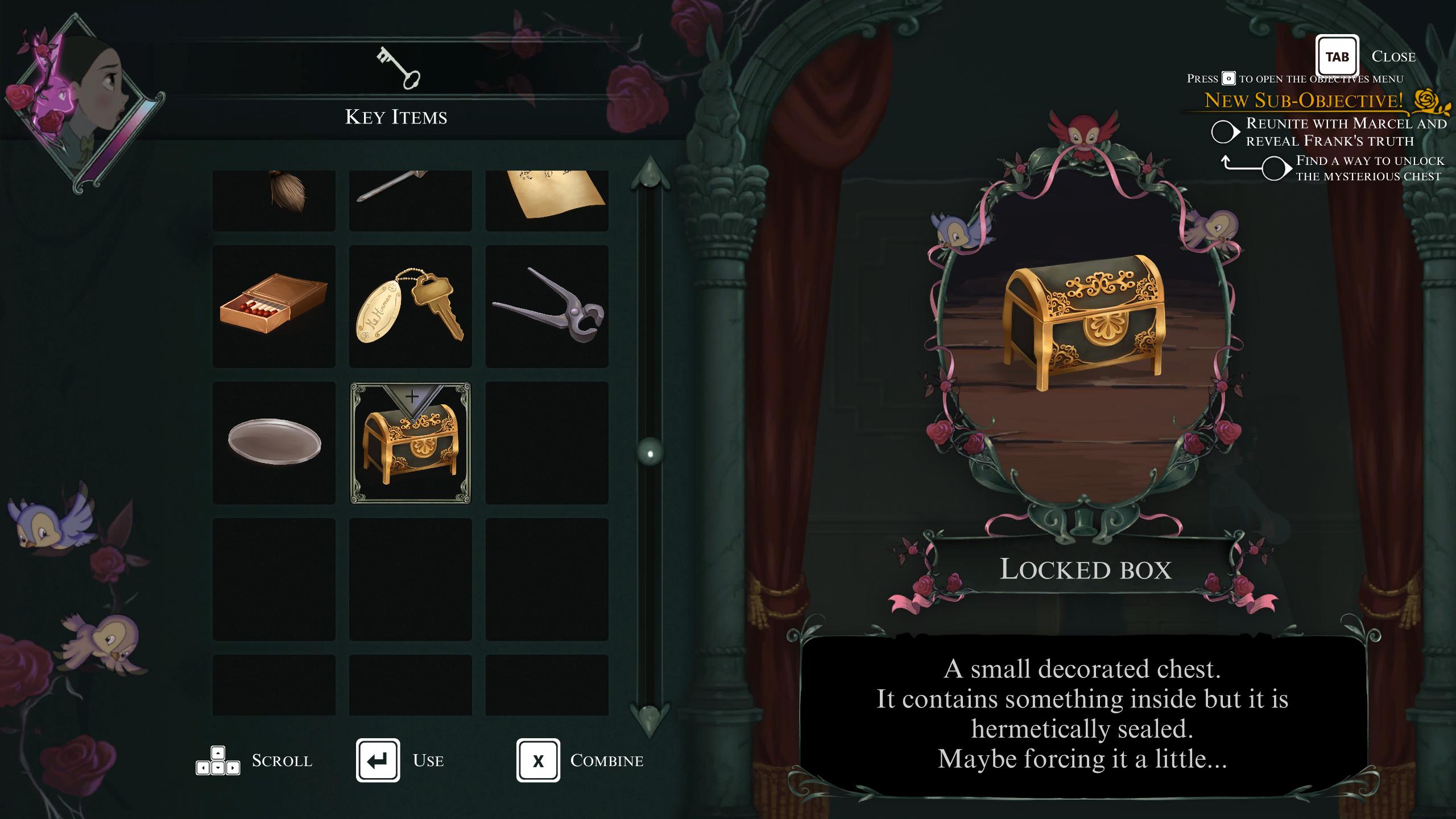Grab the inventory scrollbar handle

pyautogui.click(x=650, y=453)
